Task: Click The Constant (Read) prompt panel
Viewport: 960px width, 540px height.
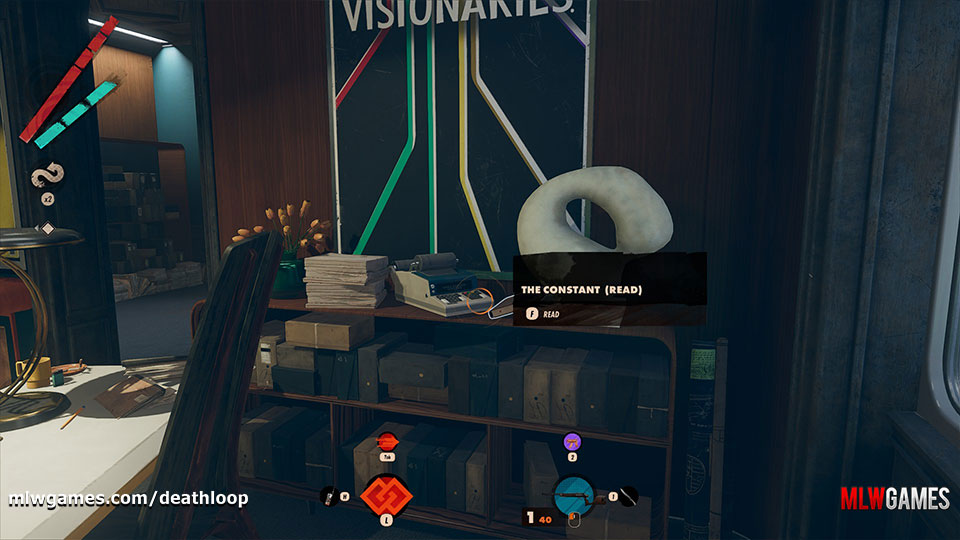Action: 609,289
